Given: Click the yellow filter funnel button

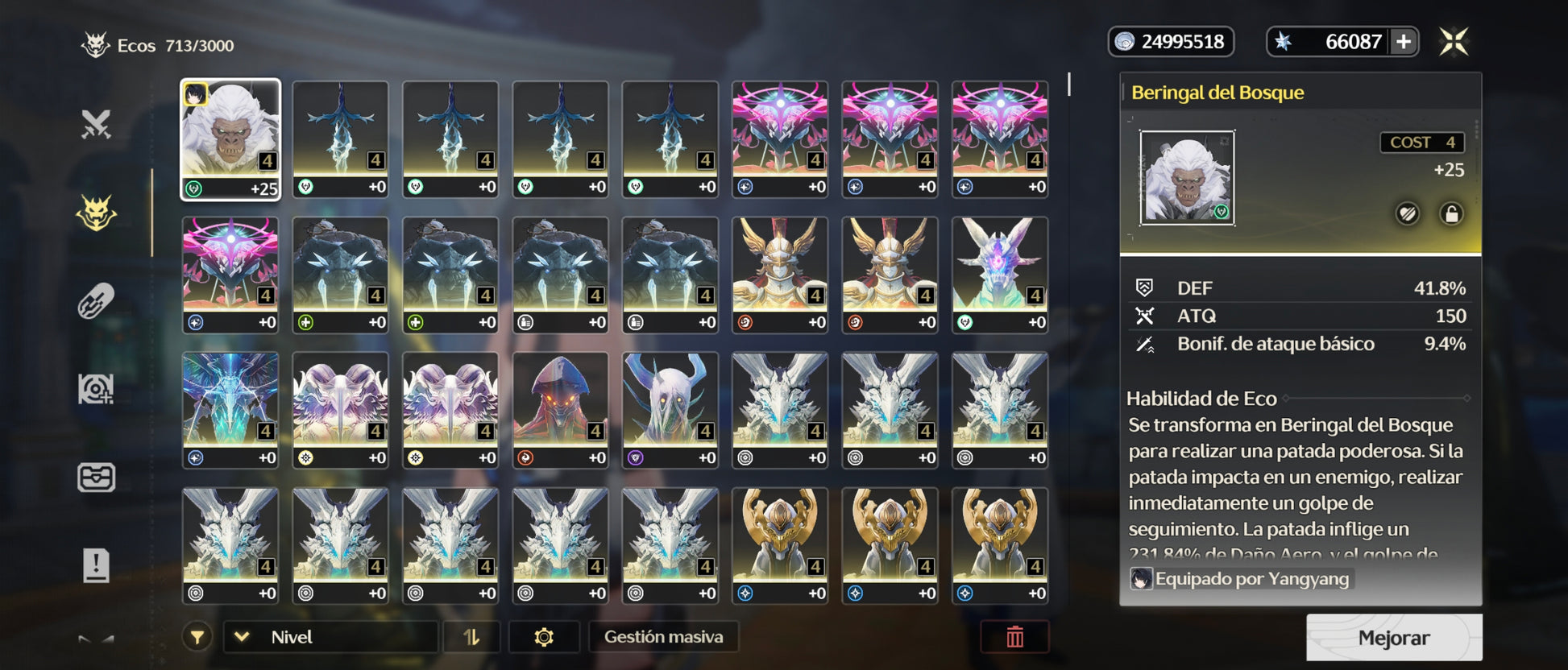Looking at the screenshot, I should point(197,637).
